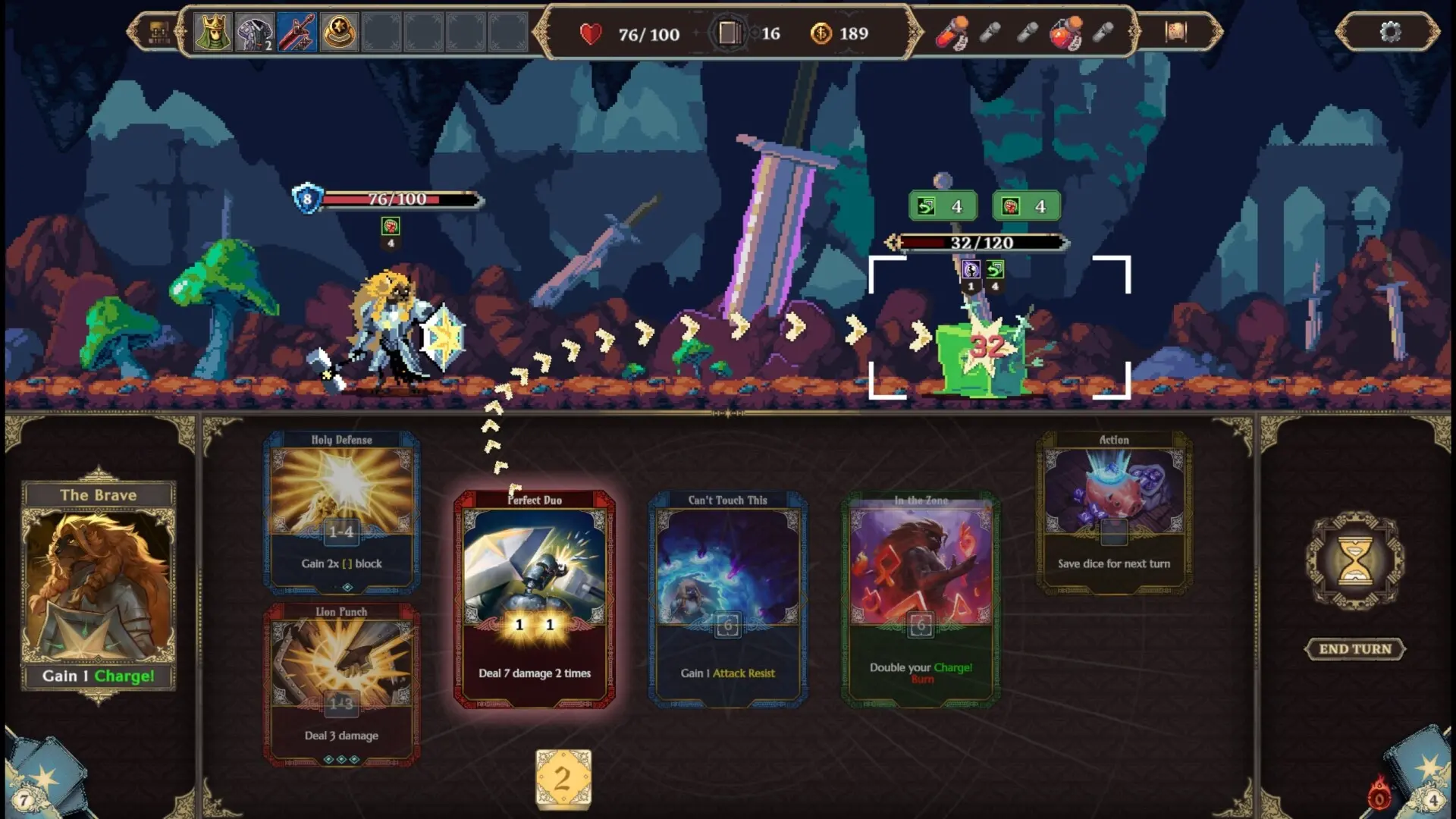This screenshot has width=1456, height=819.
Task: Select the Holy Defense card
Action: pos(341,512)
